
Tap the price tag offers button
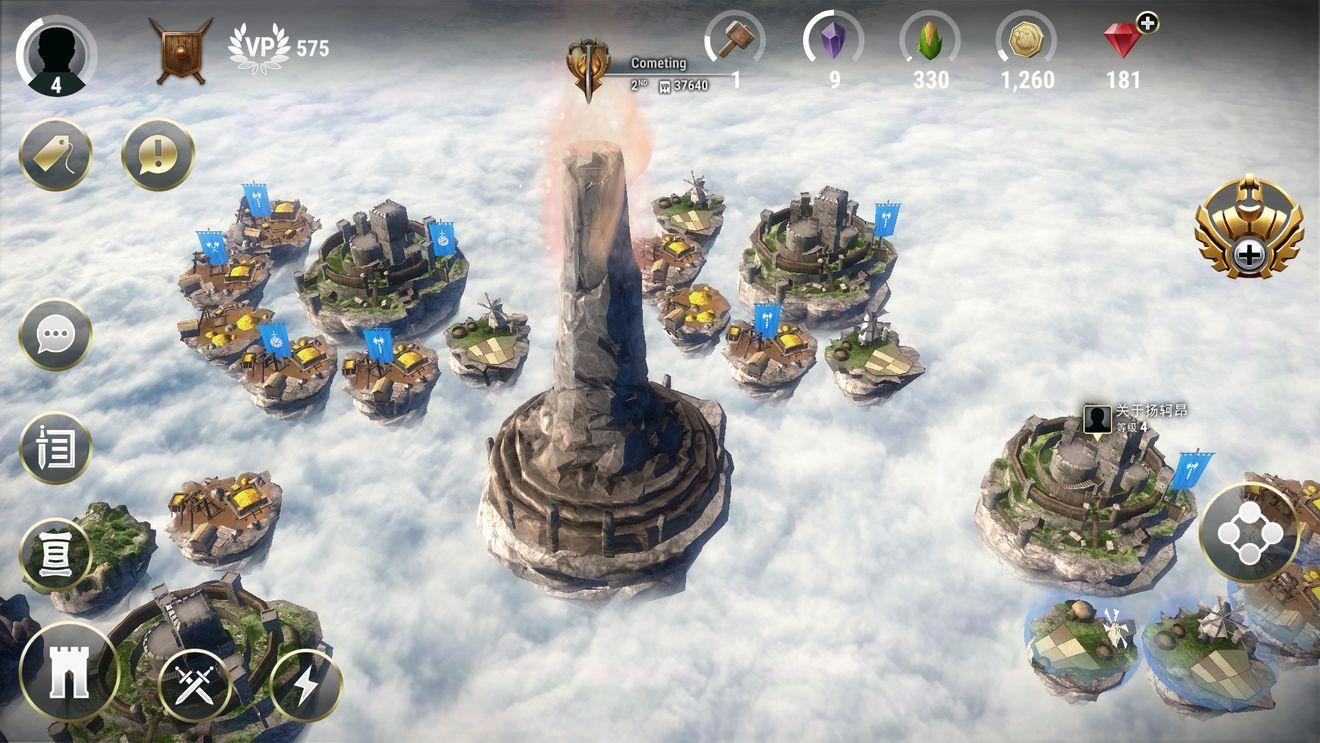pyautogui.click(x=56, y=155)
